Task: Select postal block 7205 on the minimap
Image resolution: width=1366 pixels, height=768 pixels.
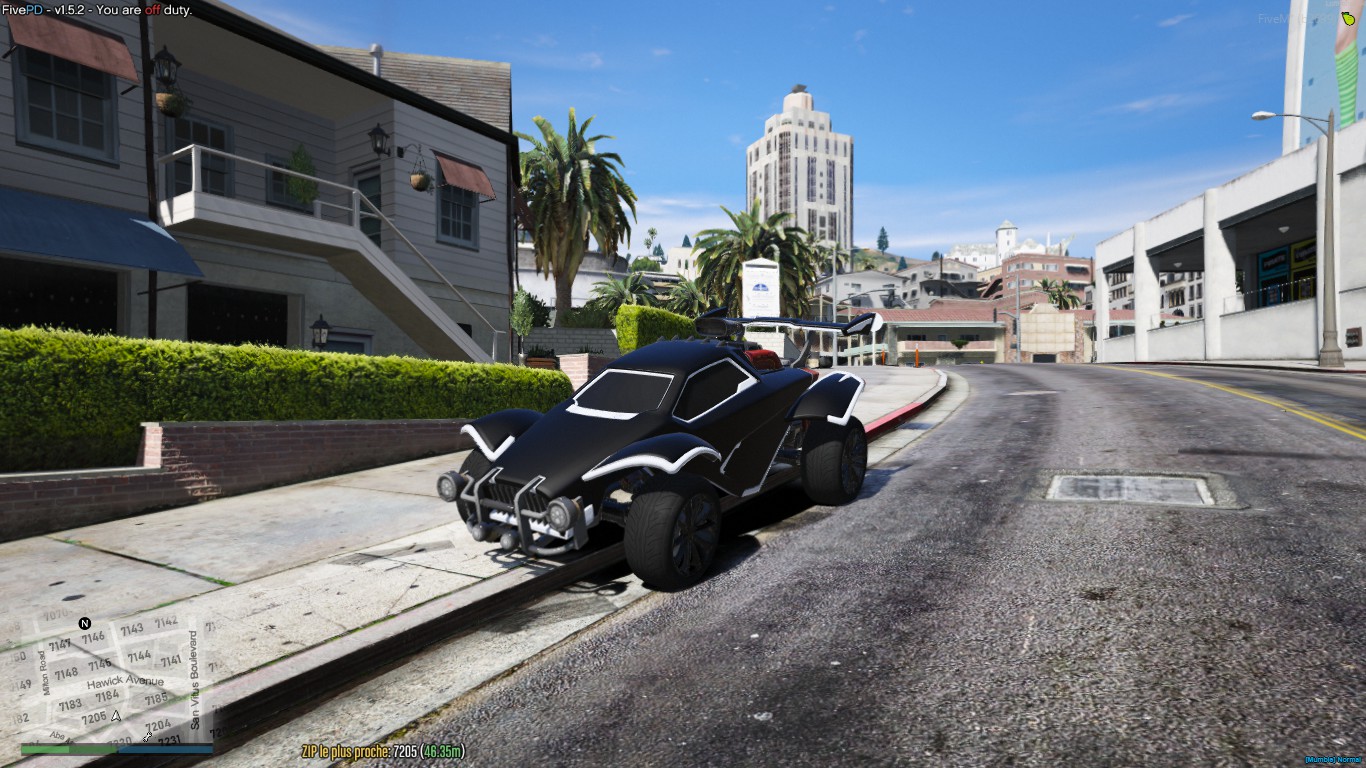Action: pos(95,715)
